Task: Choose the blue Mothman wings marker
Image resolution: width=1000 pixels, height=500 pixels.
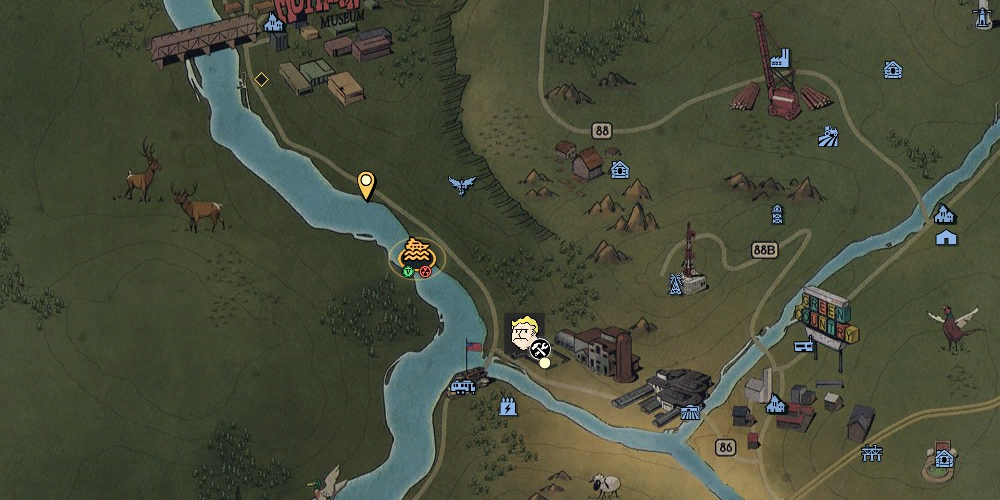Action: pos(462,185)
